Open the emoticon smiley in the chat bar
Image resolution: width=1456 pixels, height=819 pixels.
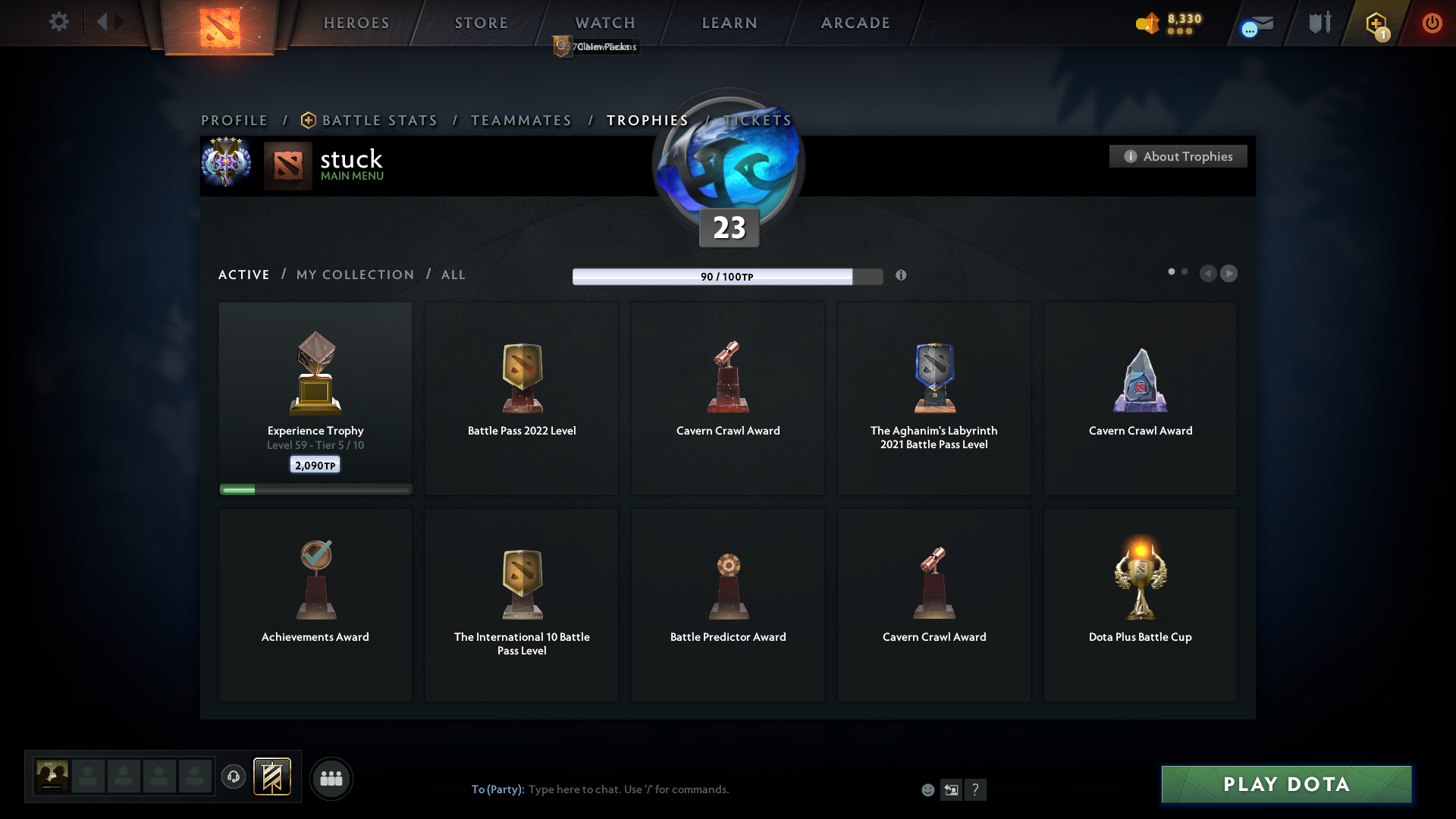point(927,789)
